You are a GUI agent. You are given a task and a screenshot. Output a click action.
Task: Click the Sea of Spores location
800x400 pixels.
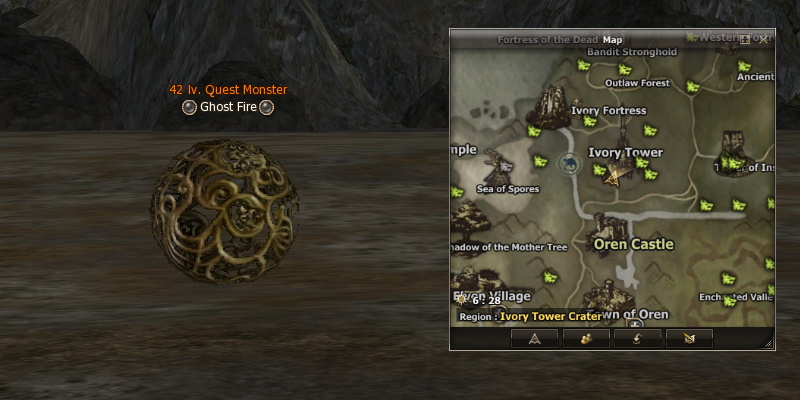pyautogui.click(x=507, y=189)
